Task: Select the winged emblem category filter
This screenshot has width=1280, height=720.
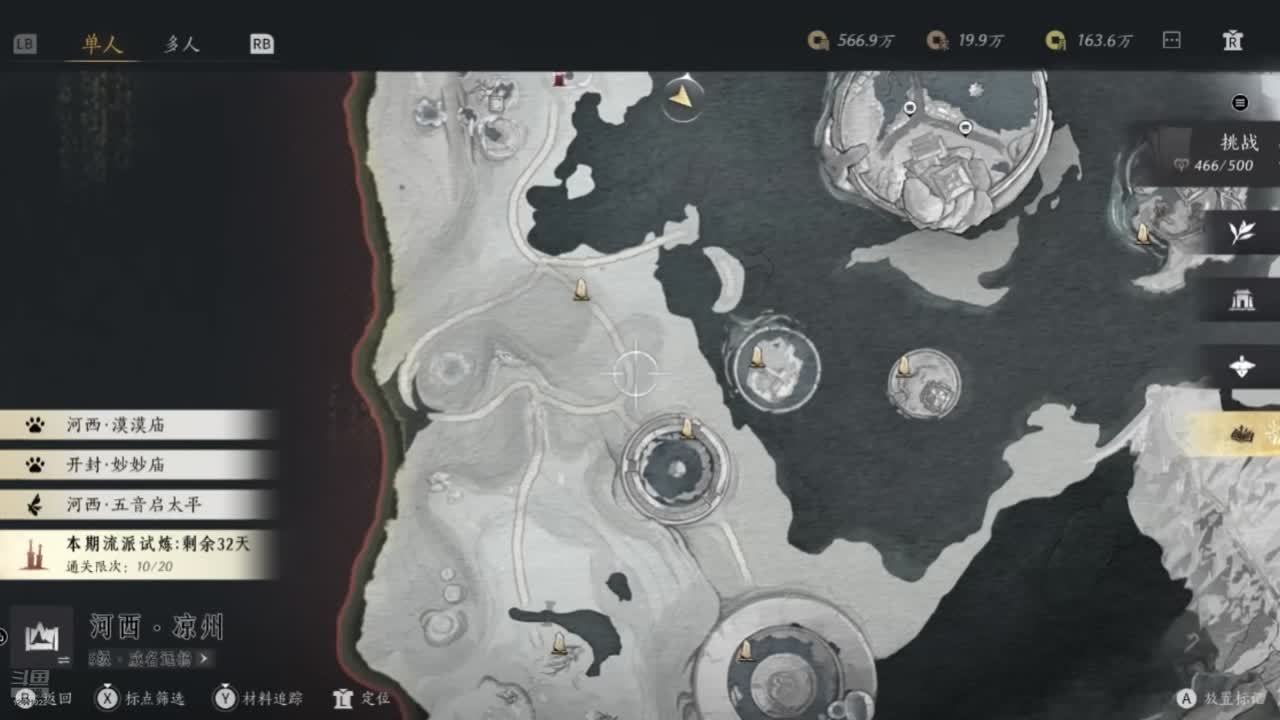Action: click(1241, 366)
